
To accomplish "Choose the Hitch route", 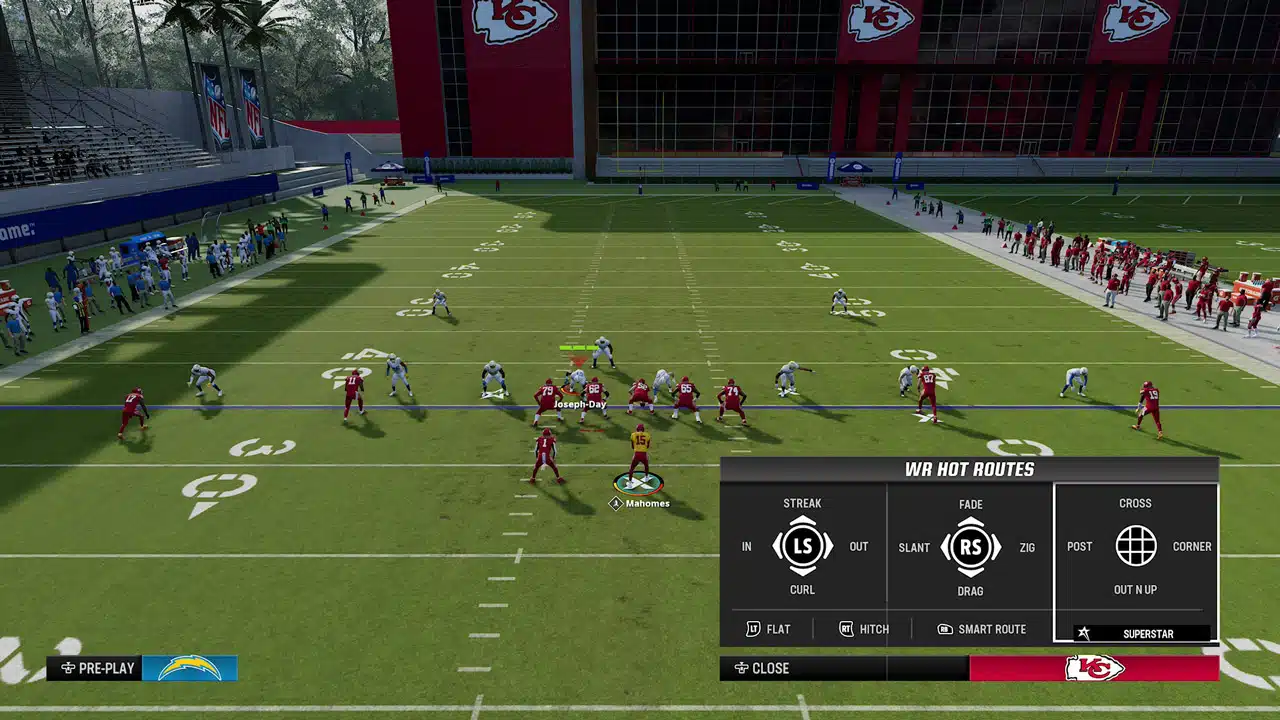I will [x=863, y=629].
